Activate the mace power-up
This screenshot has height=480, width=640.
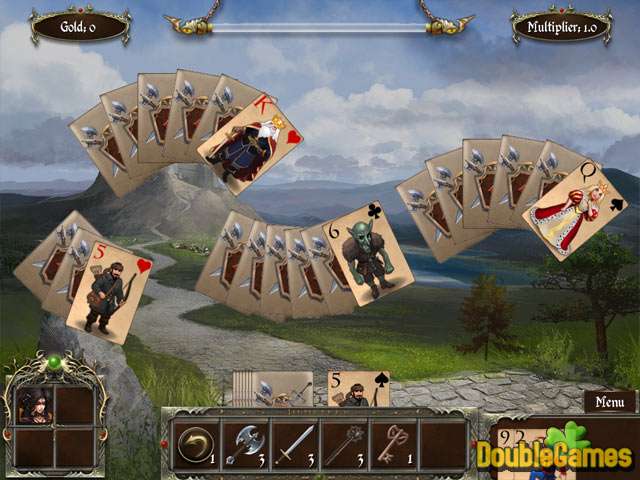pos(343,444)
